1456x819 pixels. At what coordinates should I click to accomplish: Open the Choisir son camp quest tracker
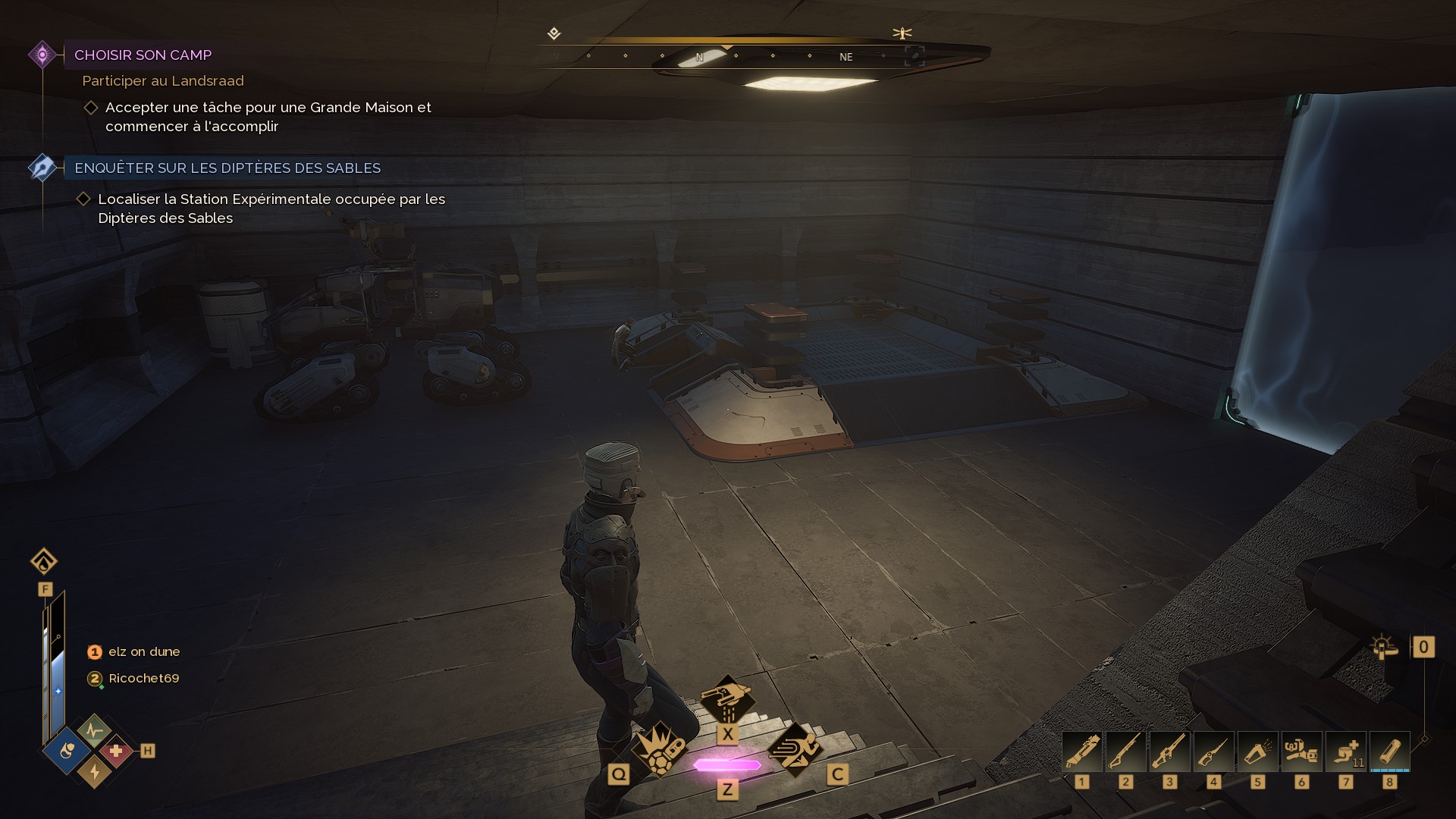[143, 55]
